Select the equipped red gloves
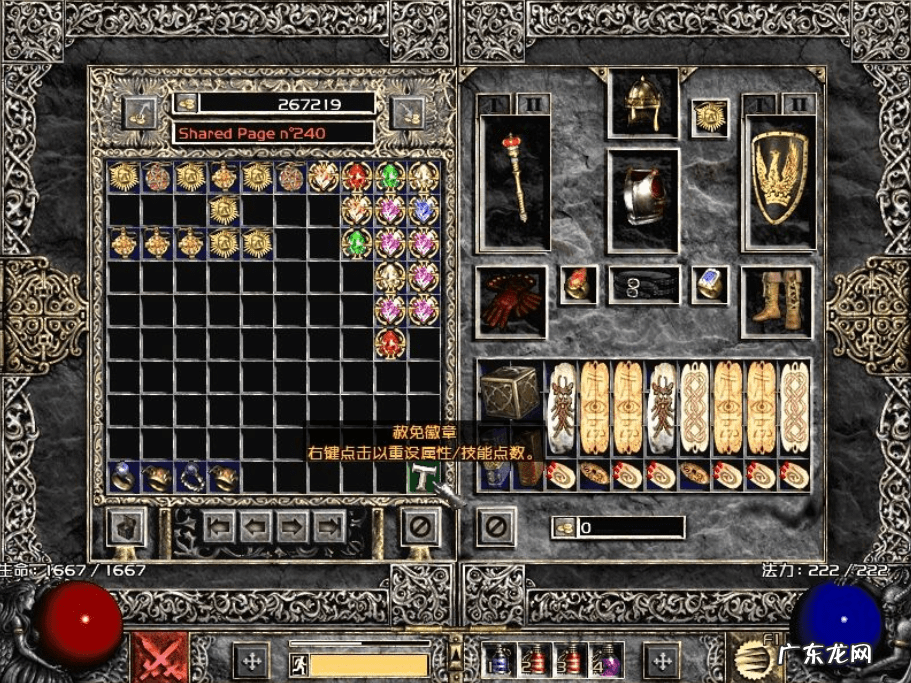Viewport: 911px width, 683px height. pos(511,301)
